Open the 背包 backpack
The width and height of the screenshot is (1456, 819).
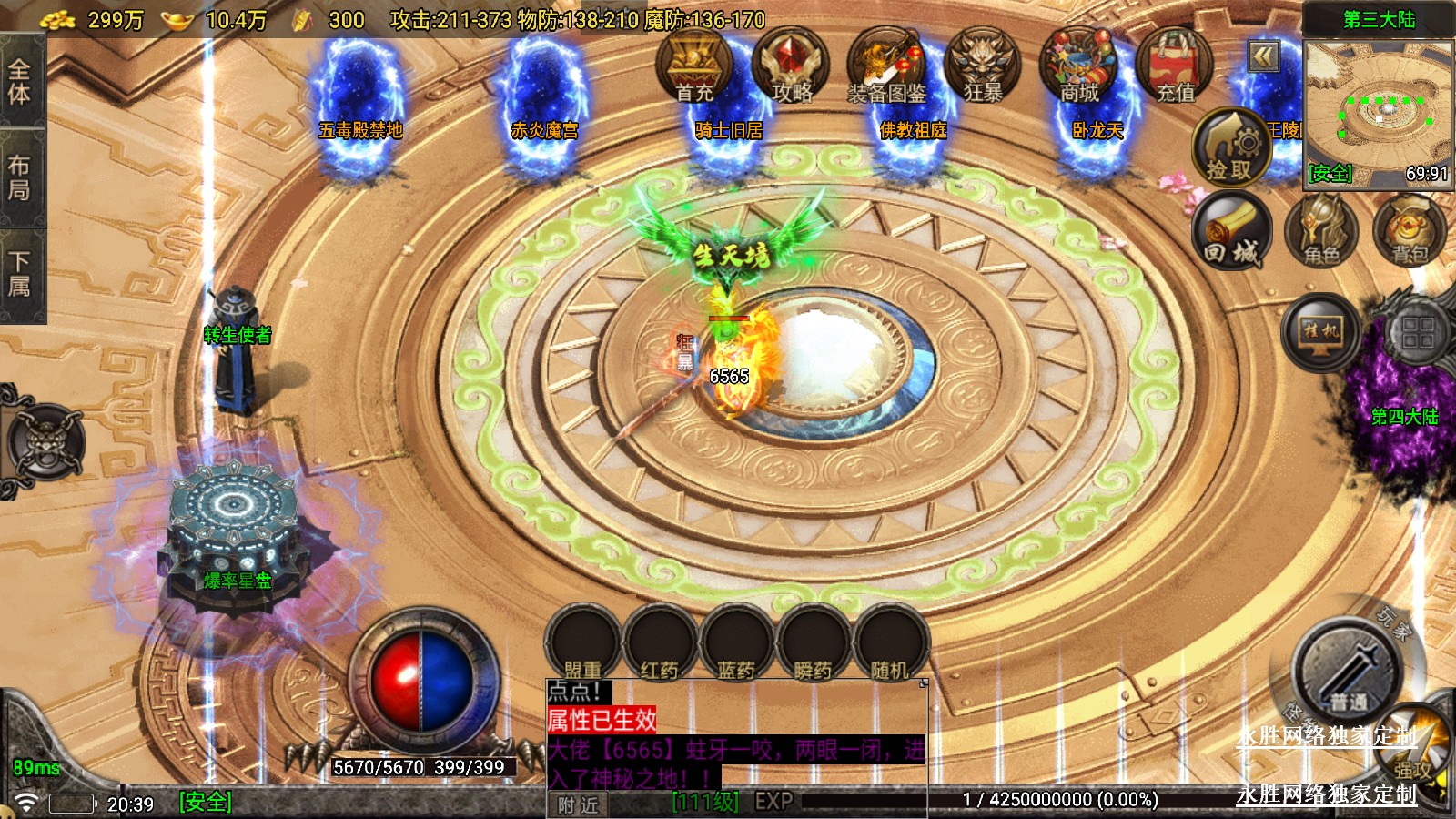point(1410,232)
